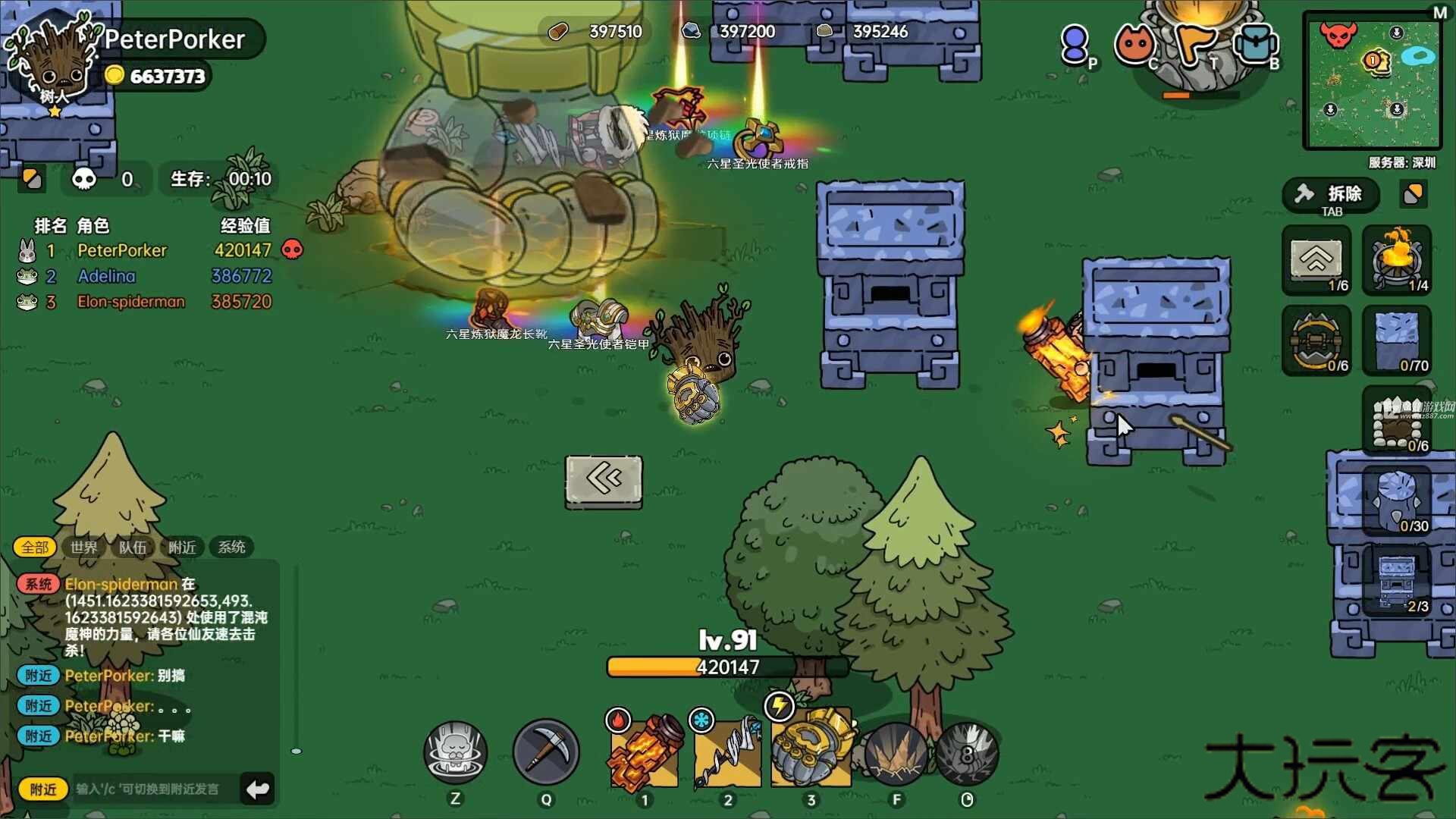Click the orange lv.91 experience bar
This screenshot has width=1456, height=819.
(x=726, y=667)
